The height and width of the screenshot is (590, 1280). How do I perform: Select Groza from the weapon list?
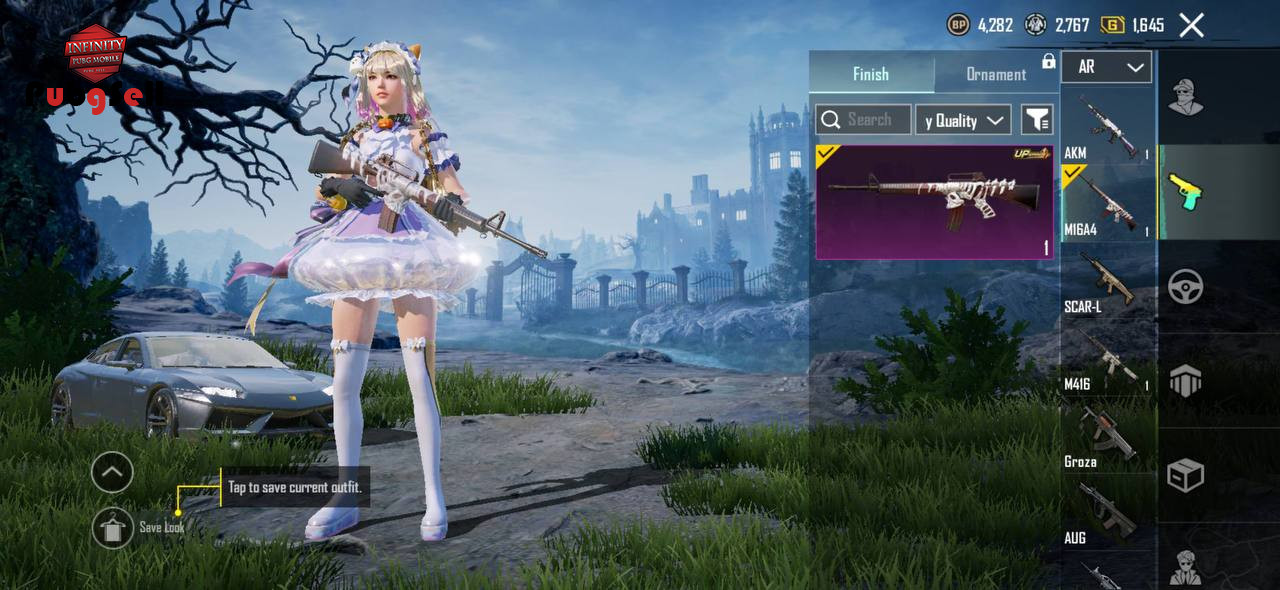point(1108,434)
